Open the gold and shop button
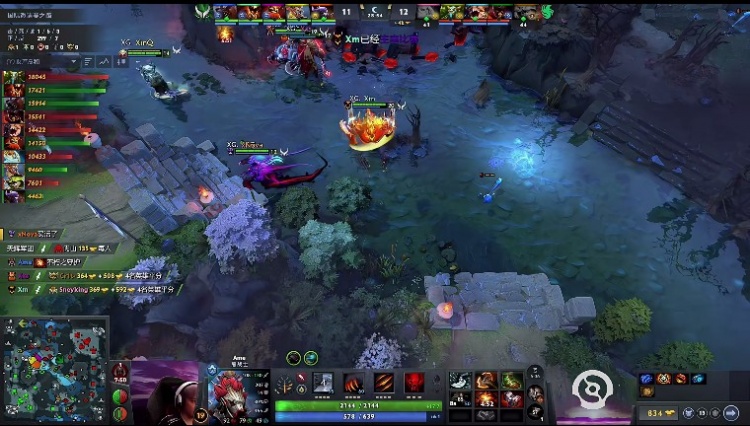The height and width of the screenshot is (426, 750). pyautogui.click(x=656, y=412)
